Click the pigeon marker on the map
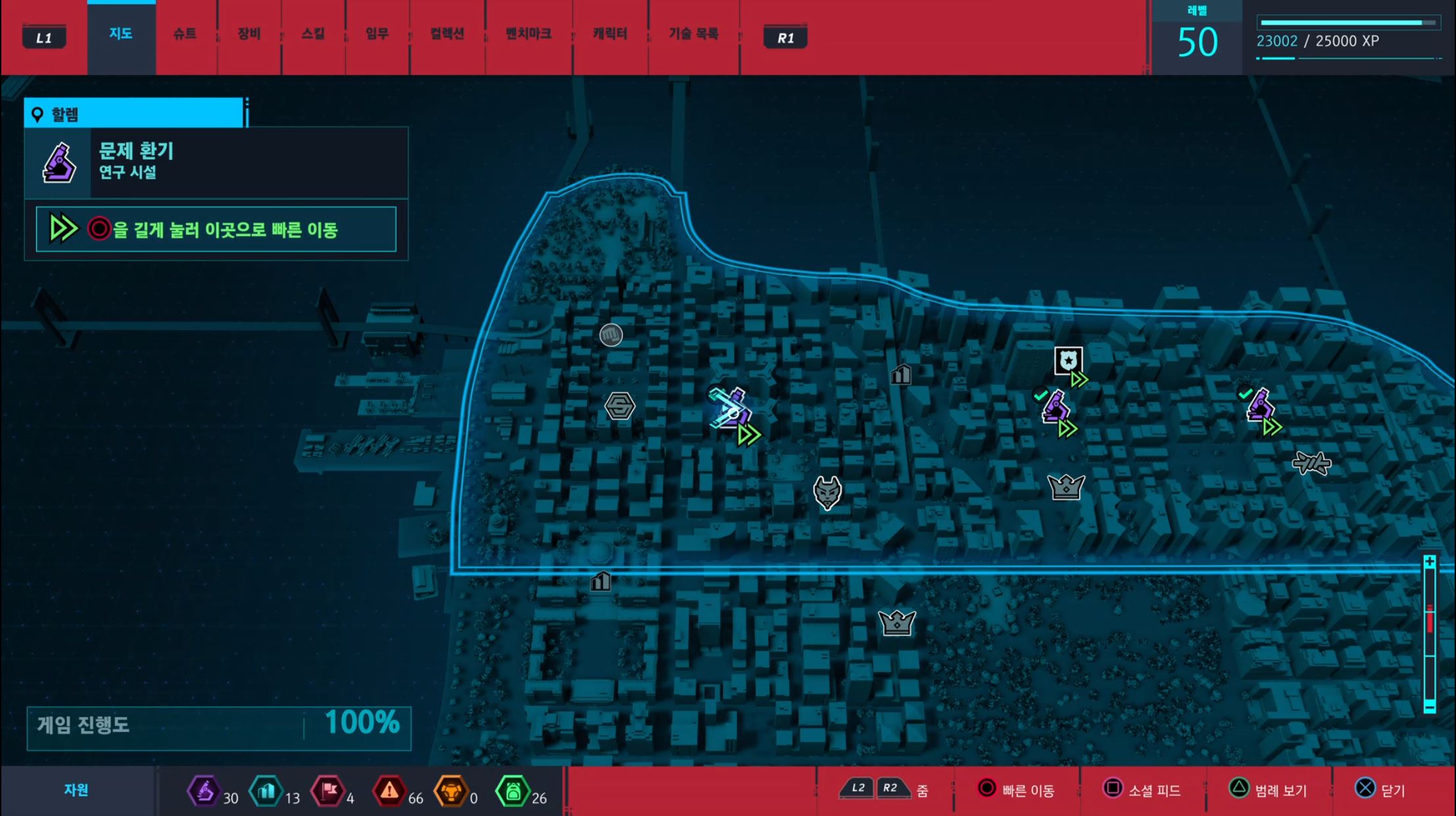Image resolution: width=1456 pixels, height=816 pixels. point(1311,463)
